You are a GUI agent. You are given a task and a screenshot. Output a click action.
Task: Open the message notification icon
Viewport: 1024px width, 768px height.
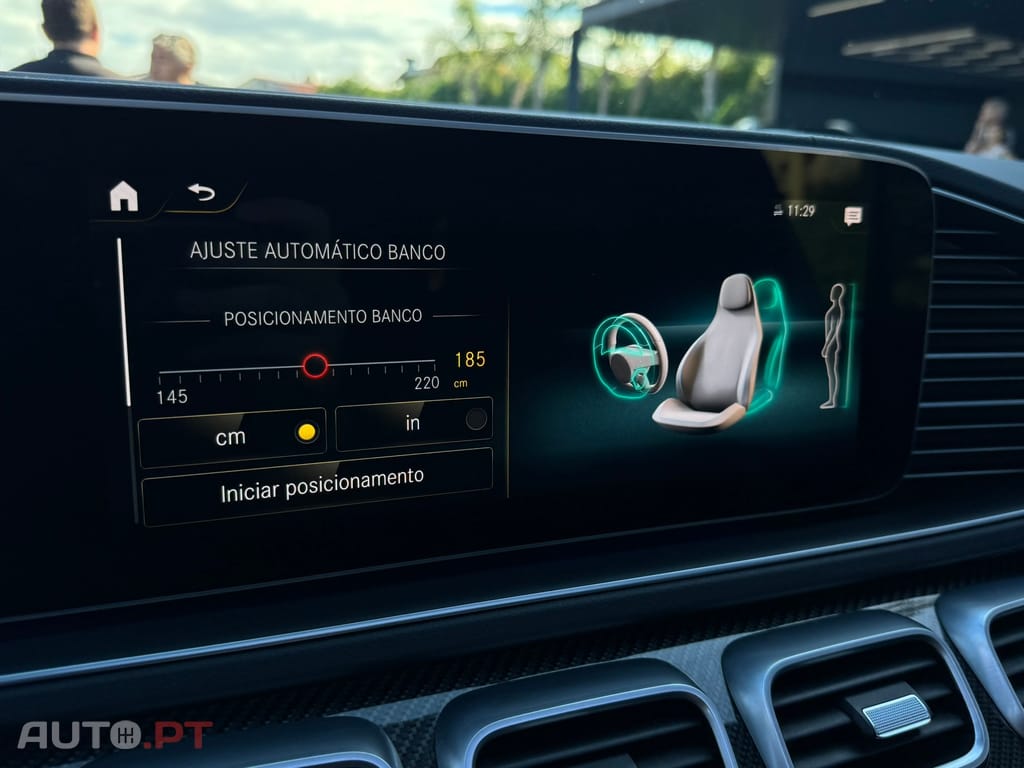click(852, 215)
